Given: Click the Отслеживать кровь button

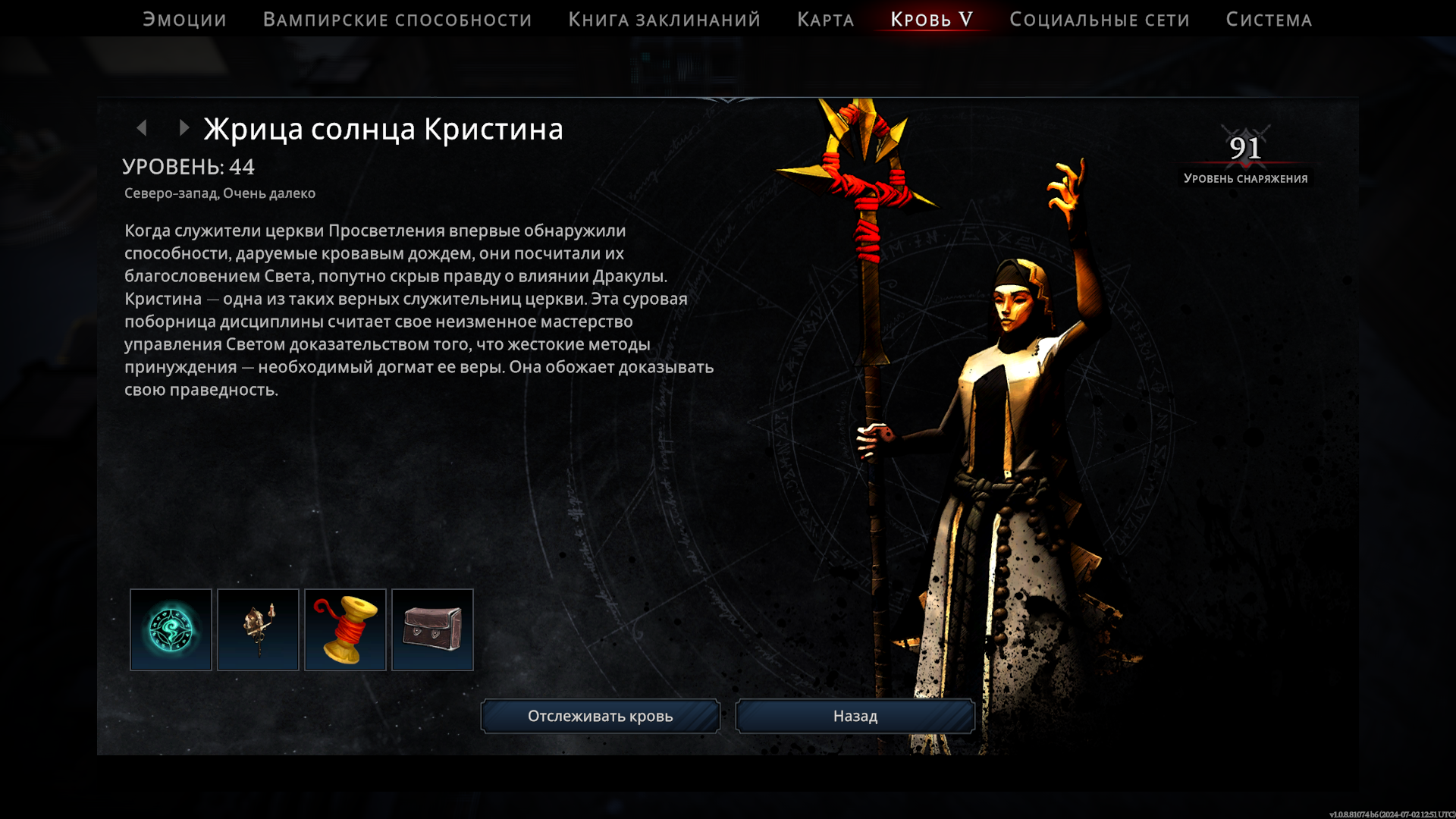Looking at the screenshot, I should click(600, 716).
